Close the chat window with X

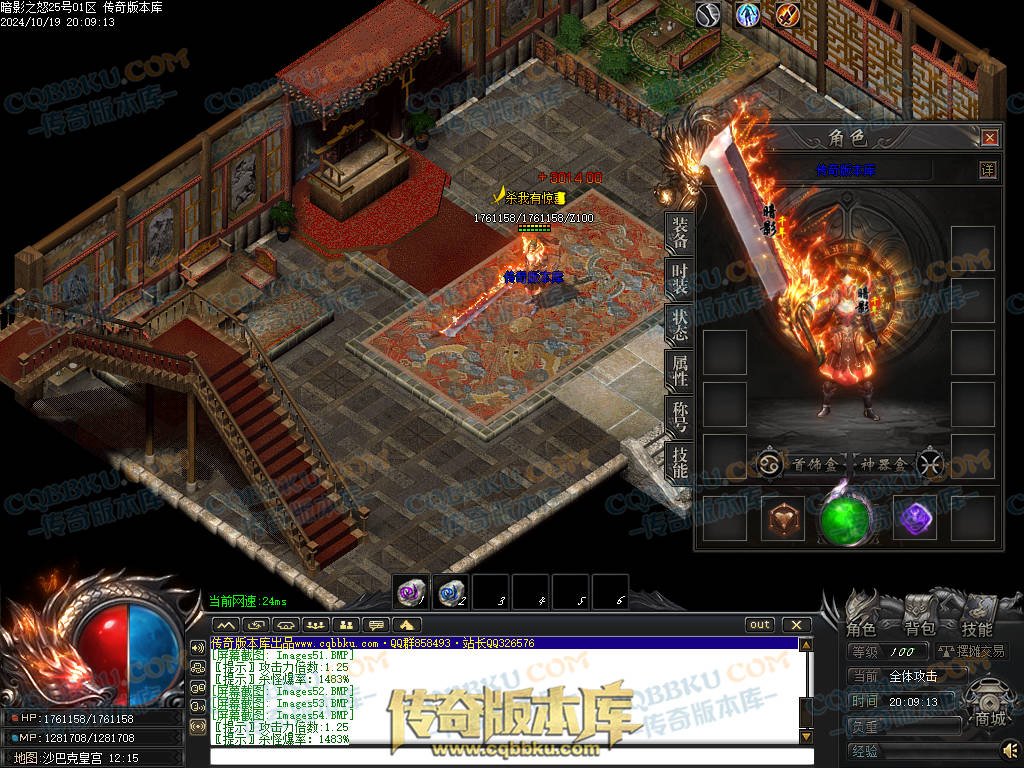796,625
